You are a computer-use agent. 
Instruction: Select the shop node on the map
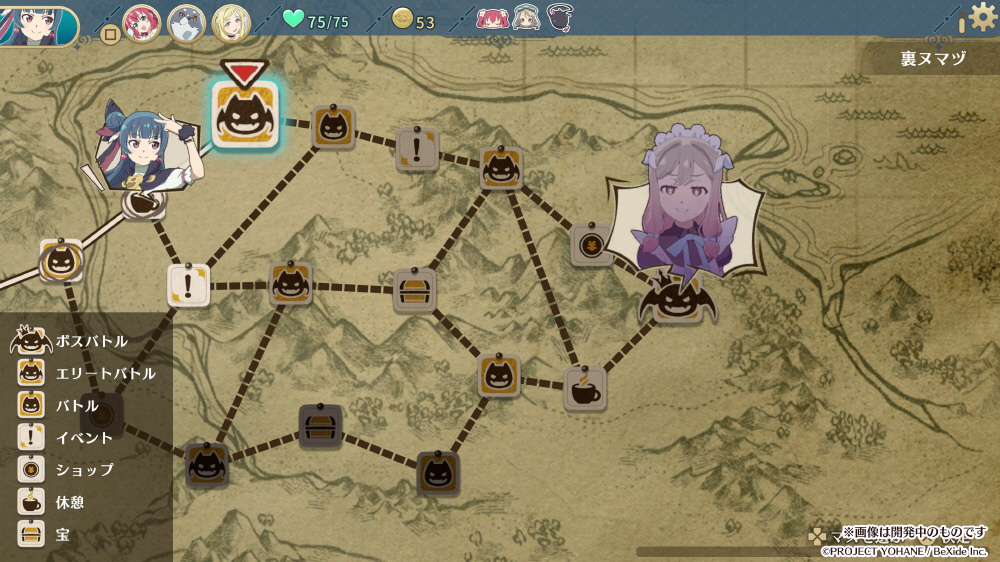tap(591, 245)
